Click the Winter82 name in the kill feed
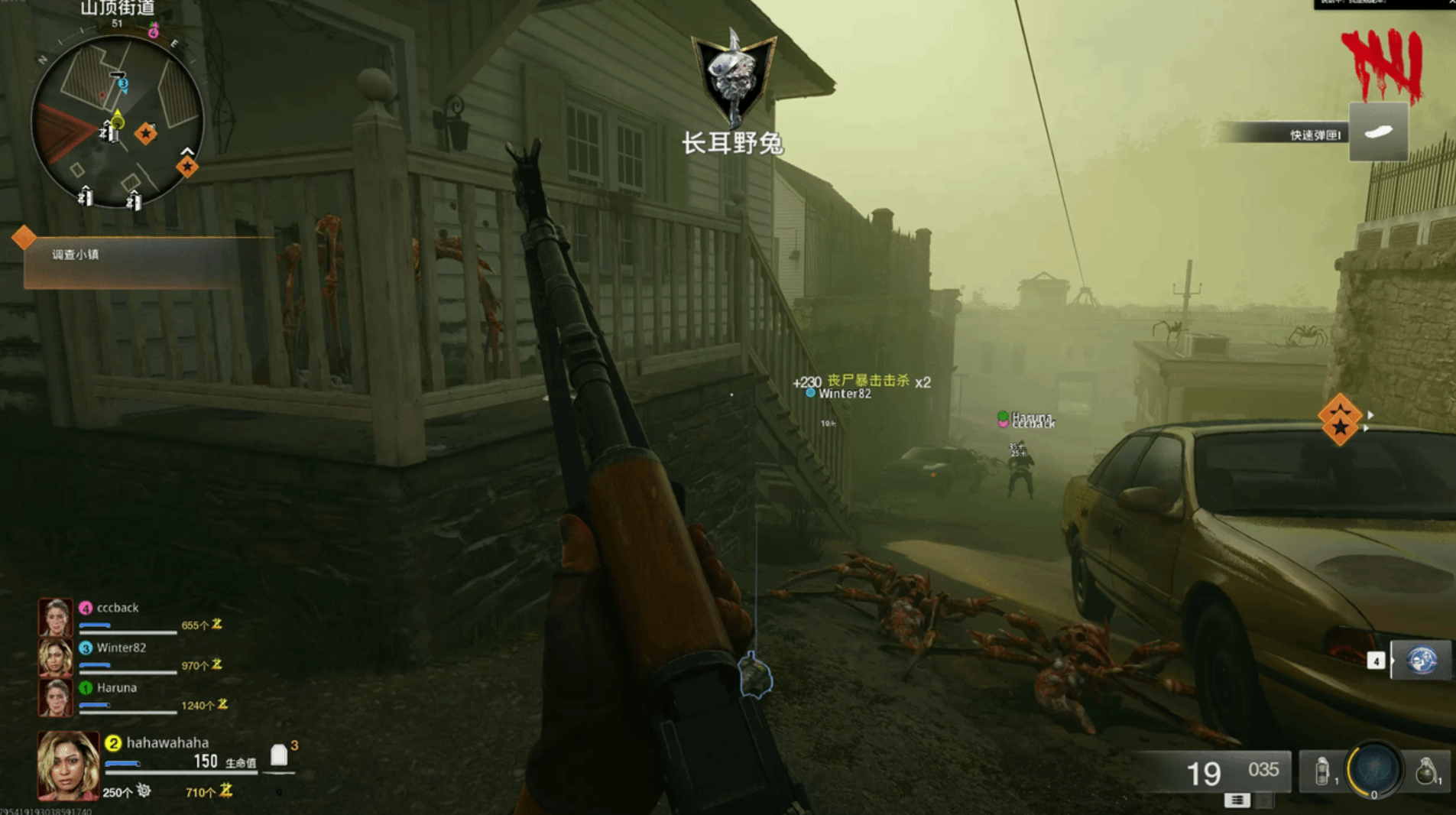The image size is (1456, 815). (x=843, y=394)
